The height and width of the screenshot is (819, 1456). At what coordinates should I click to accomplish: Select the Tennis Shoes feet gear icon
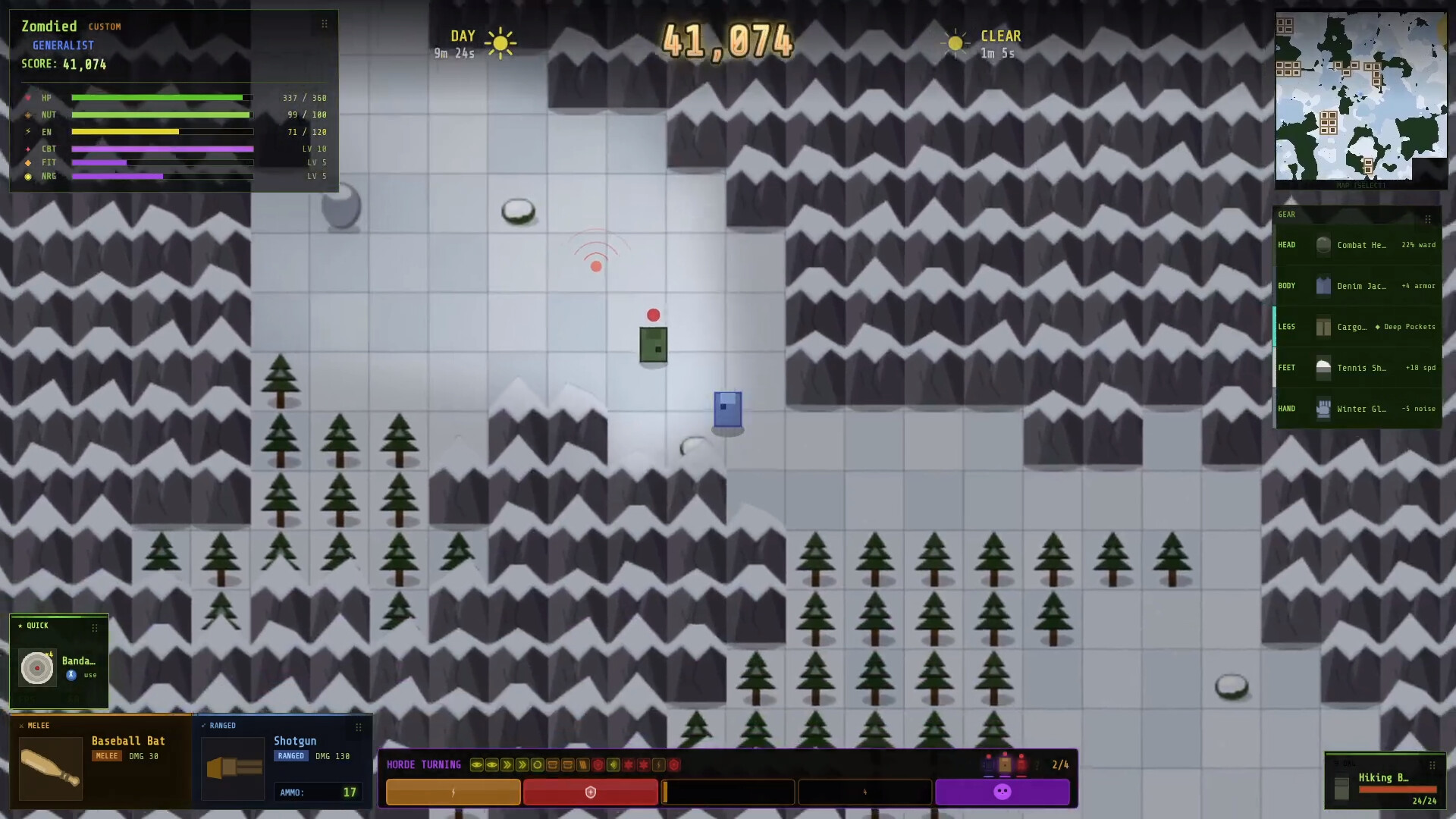(1323, 367)
